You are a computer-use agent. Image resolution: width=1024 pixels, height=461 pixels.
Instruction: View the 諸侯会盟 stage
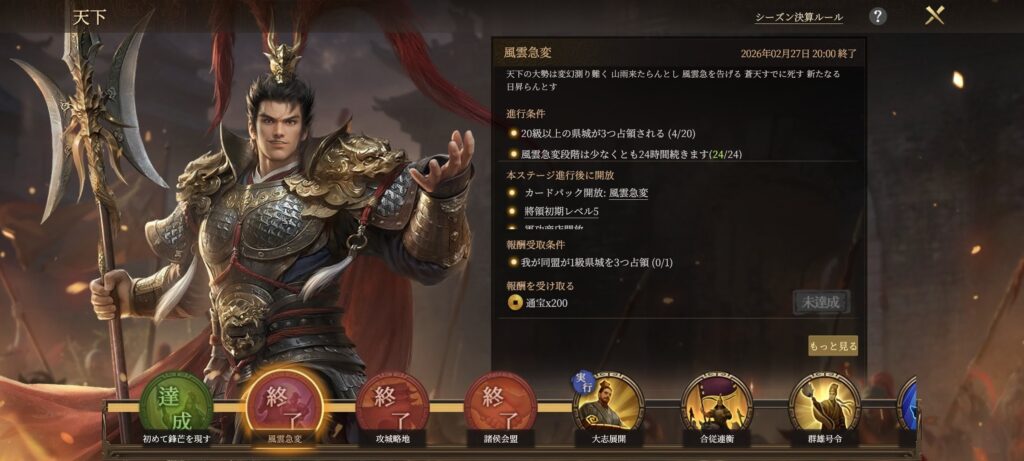click(500, 405)
